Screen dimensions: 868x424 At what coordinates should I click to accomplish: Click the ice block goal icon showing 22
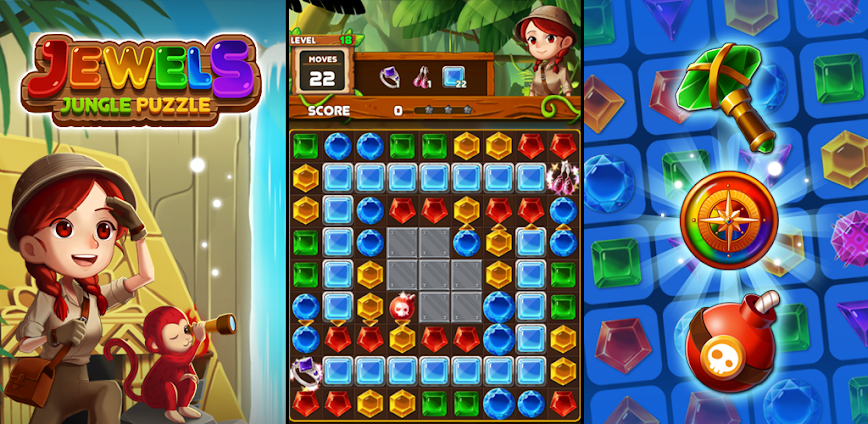[x=454, y=77]
